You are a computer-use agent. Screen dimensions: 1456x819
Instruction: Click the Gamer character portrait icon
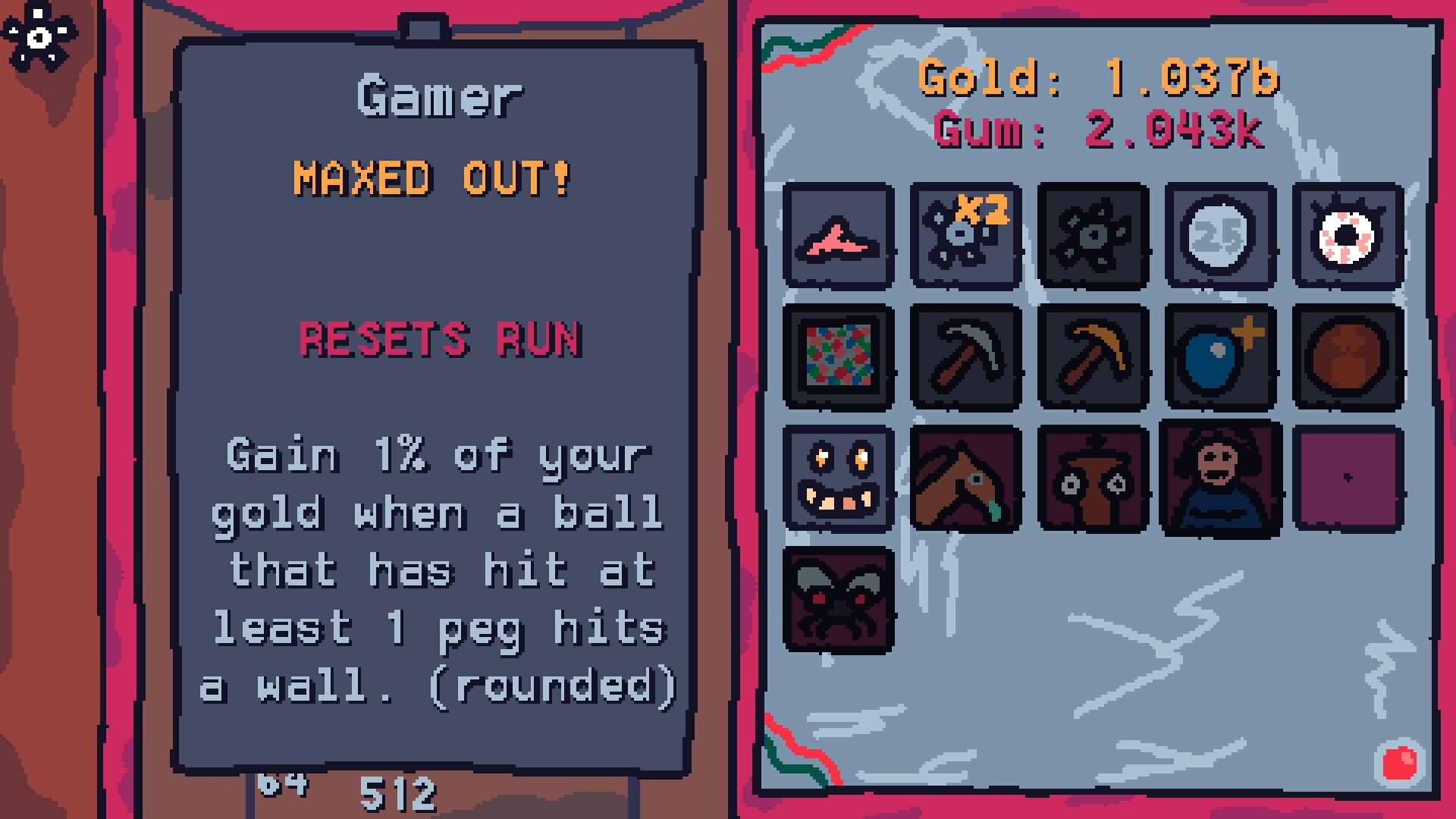(x=1220, y=478)
